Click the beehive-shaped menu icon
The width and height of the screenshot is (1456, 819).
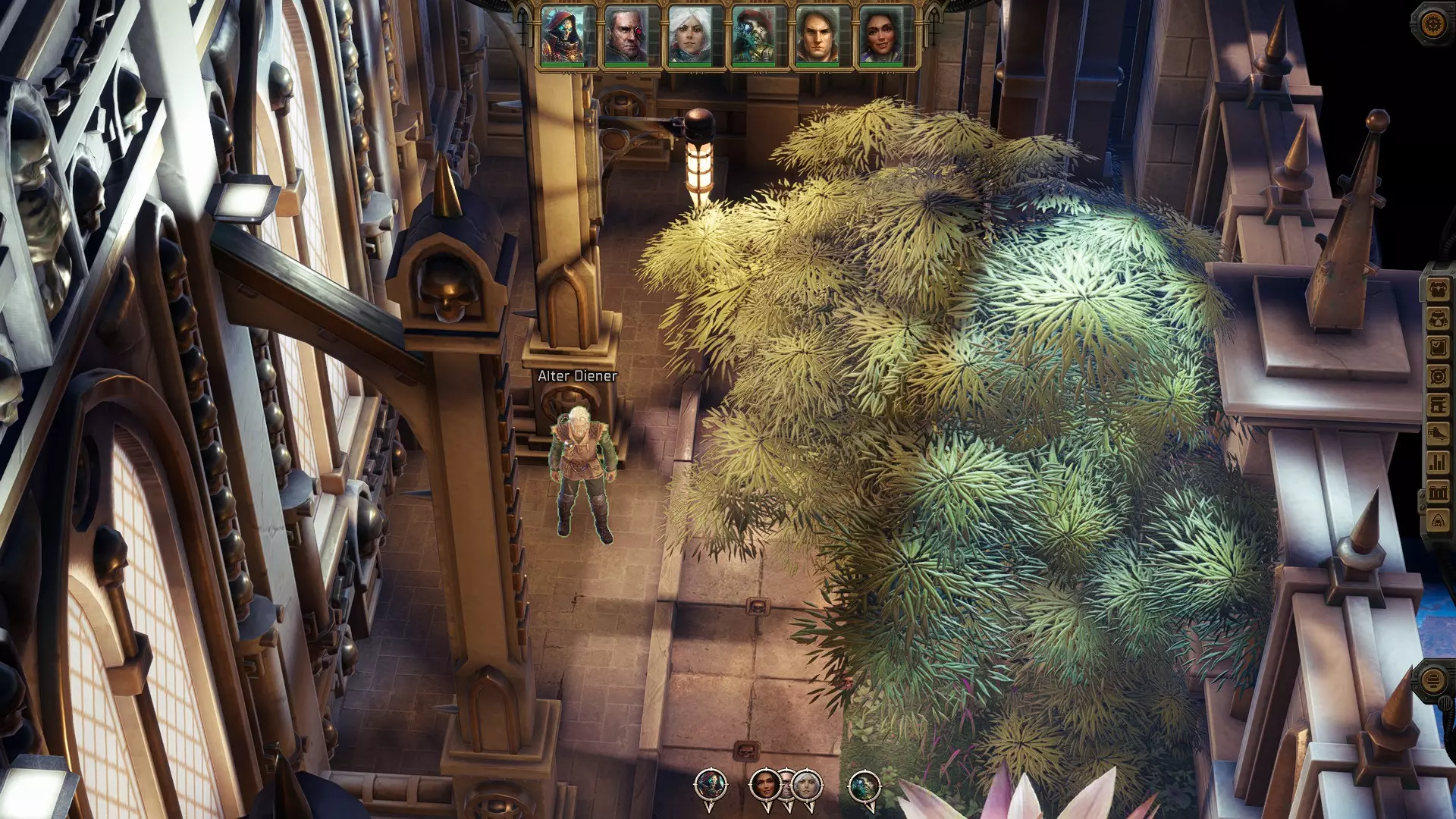point(1439,520)
